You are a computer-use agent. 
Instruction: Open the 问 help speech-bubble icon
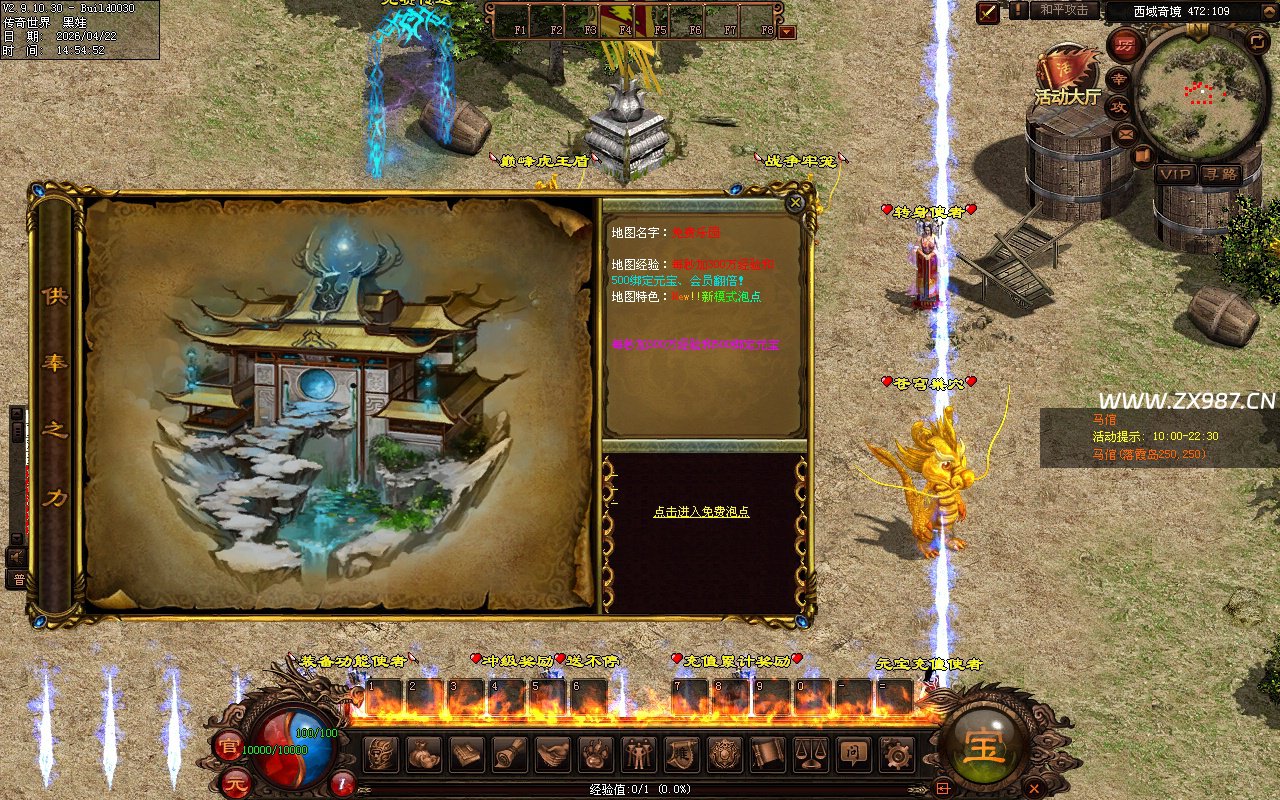click(x=853, y=754)
